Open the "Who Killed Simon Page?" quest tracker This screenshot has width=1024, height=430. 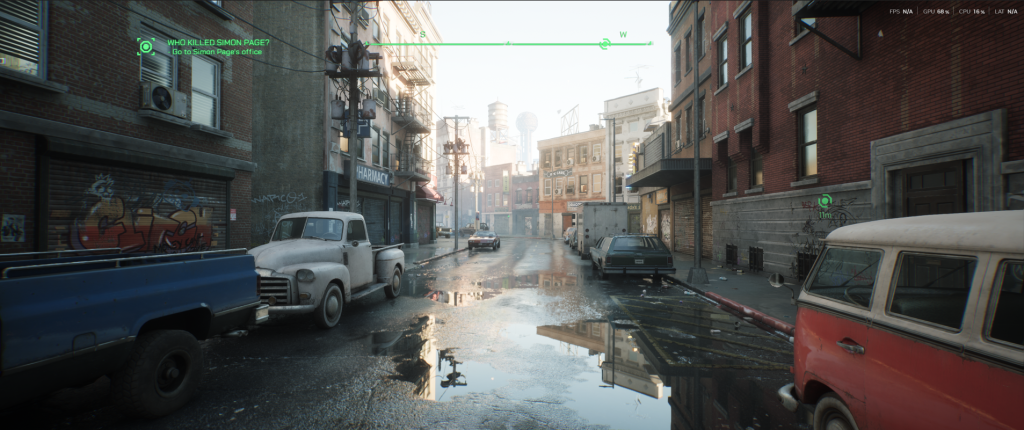click(216, 43)
